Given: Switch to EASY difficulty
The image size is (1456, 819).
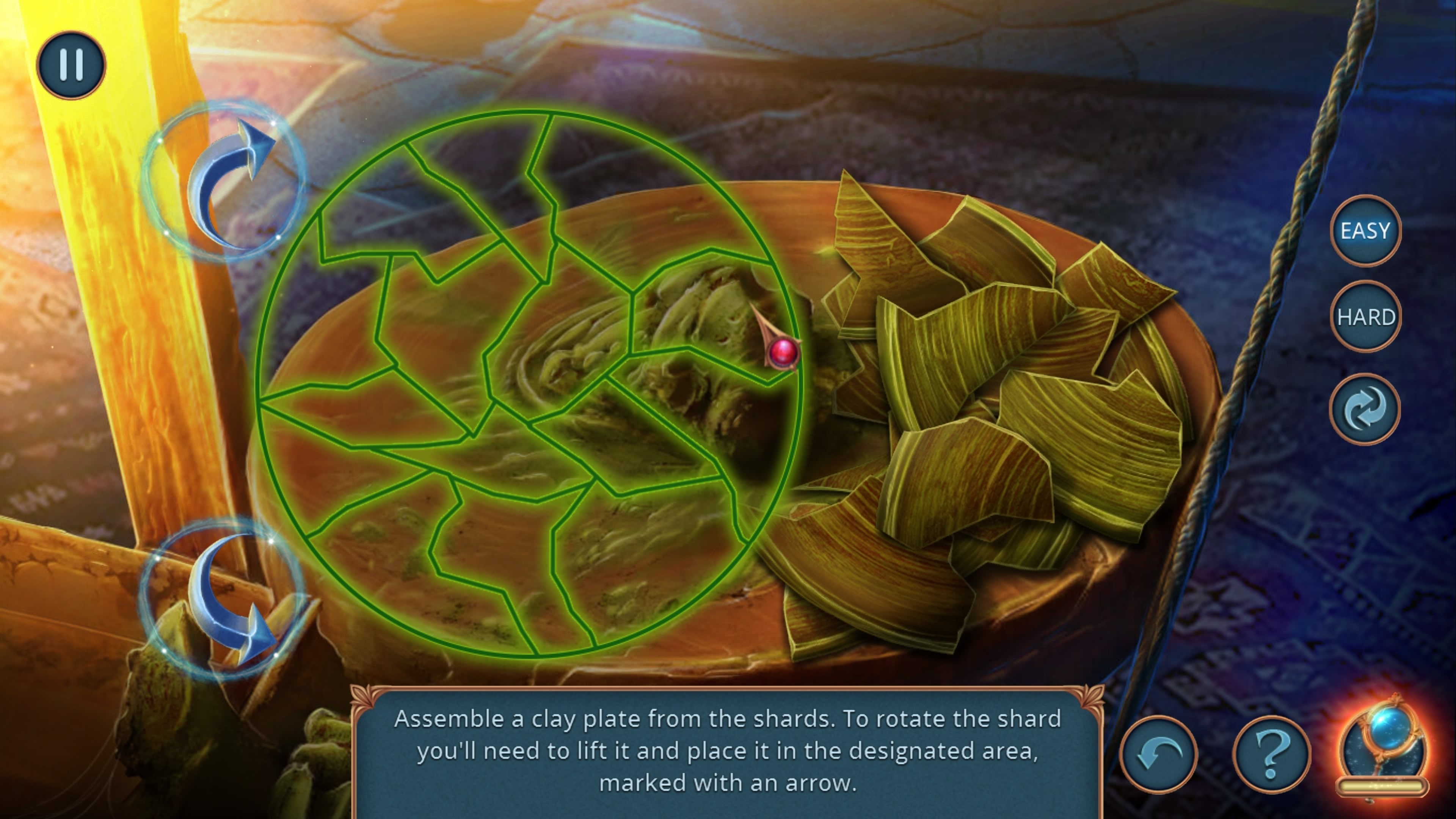Looking at the screenshot, I should tap(1365, 231).
